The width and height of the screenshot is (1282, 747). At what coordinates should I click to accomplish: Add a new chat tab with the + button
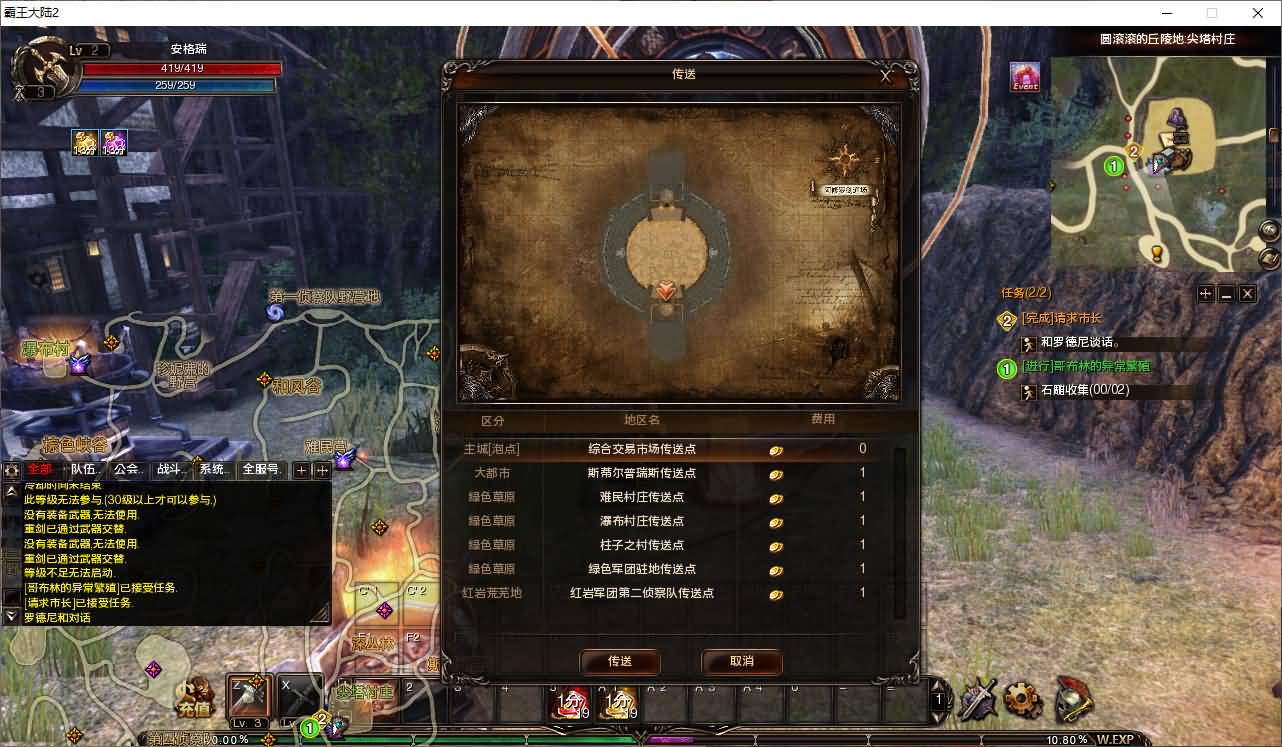[x=300, y=469]
